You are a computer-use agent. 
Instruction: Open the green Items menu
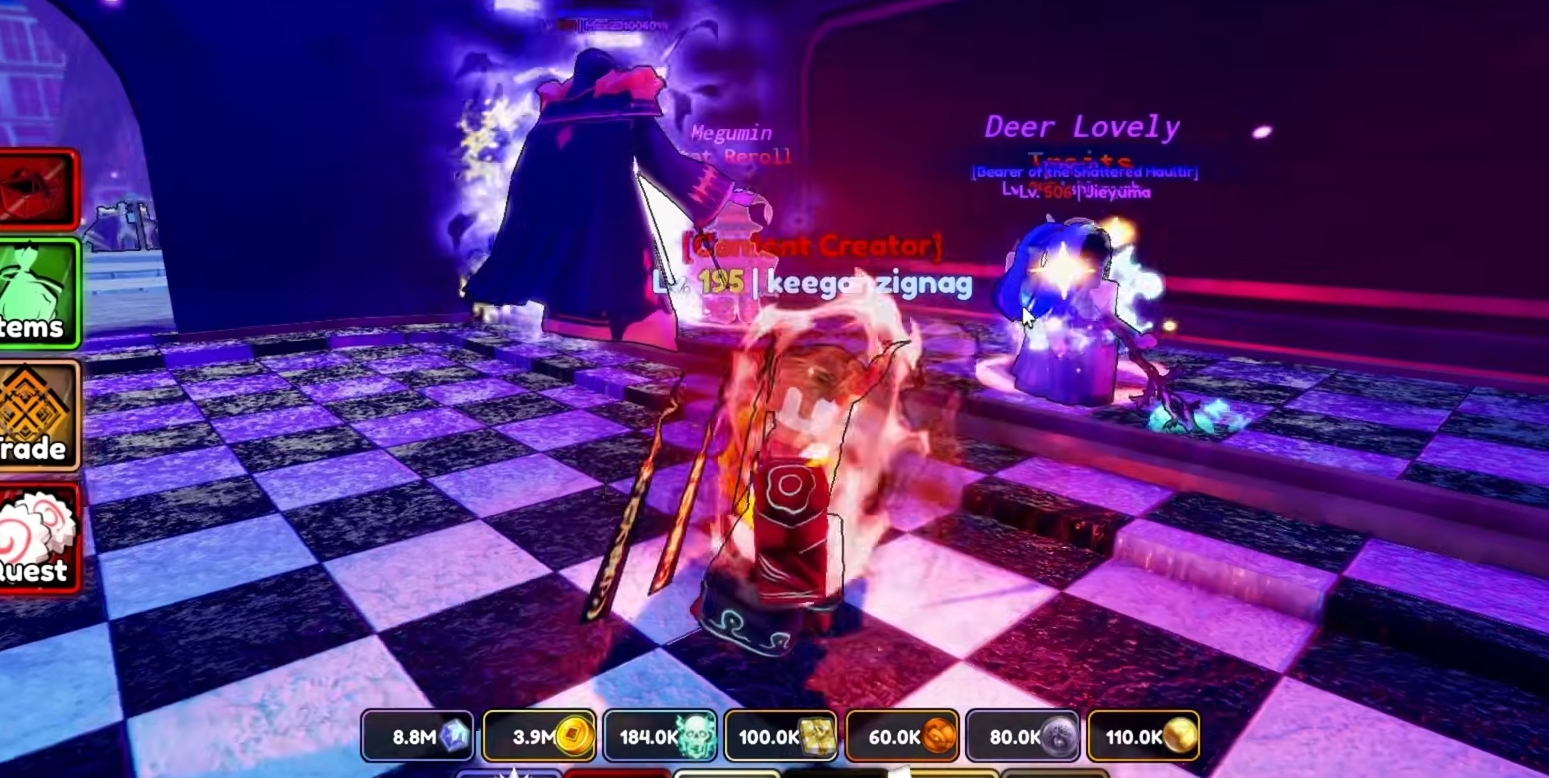38,293
